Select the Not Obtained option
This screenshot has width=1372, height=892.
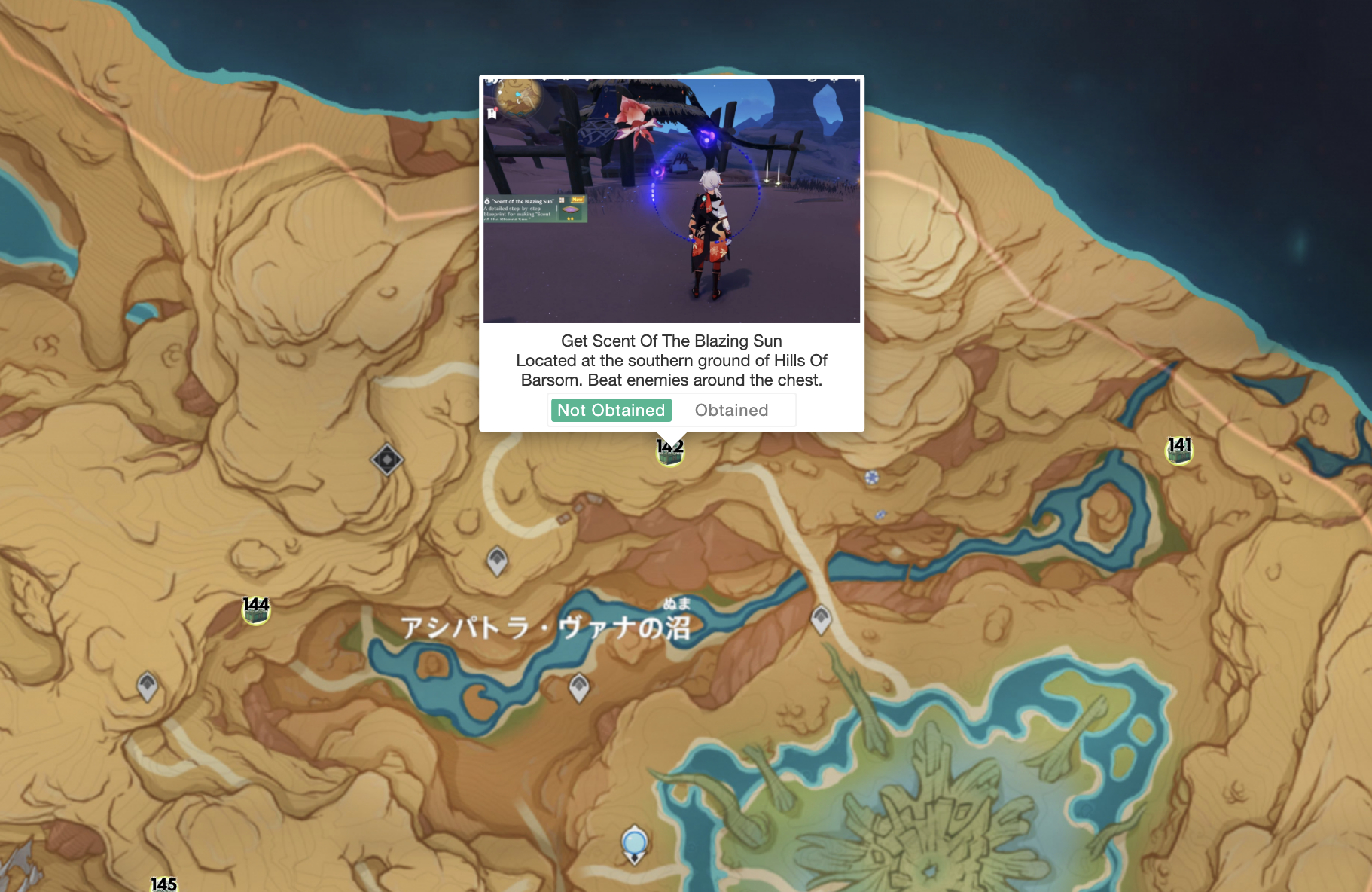[x=611, y=411]
